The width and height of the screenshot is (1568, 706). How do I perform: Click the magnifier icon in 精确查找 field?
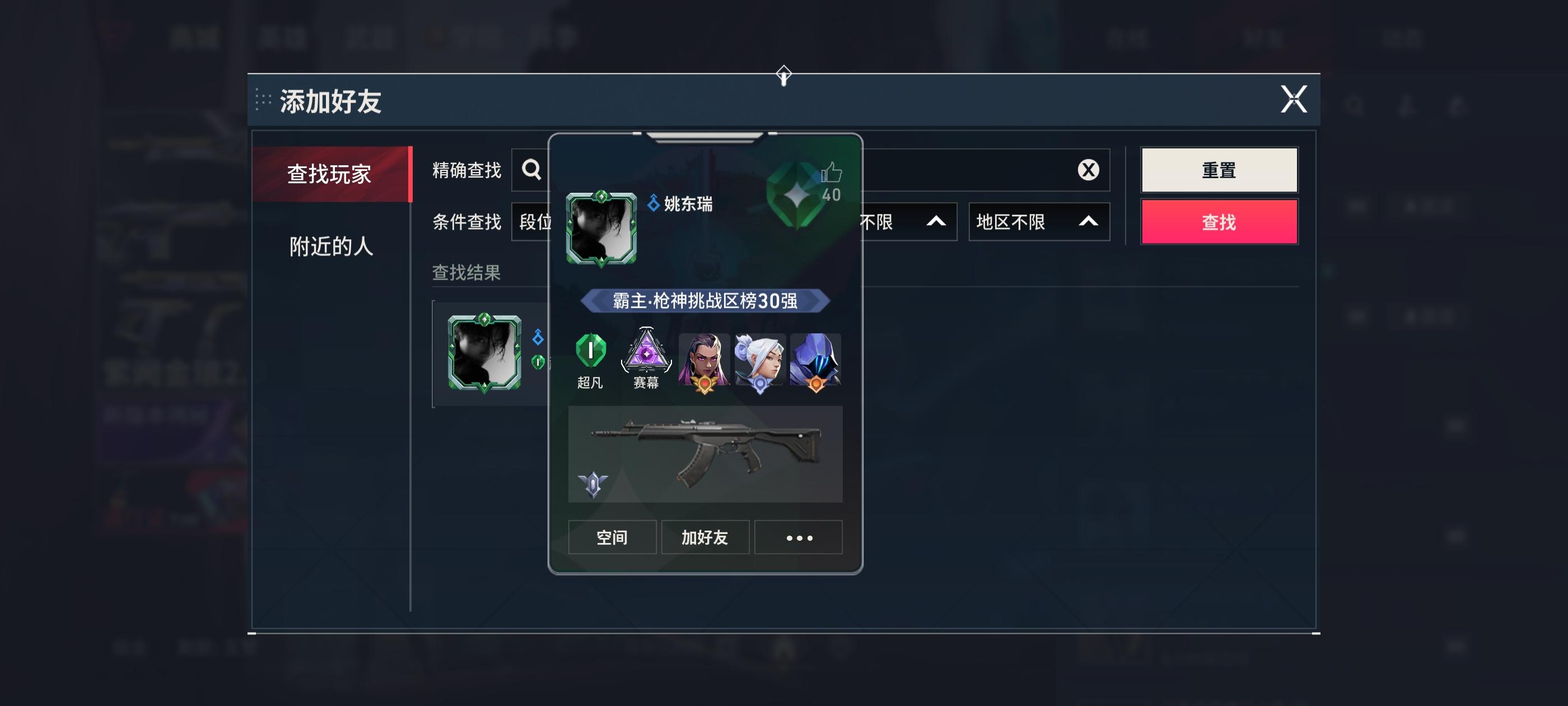pos(531,170)
